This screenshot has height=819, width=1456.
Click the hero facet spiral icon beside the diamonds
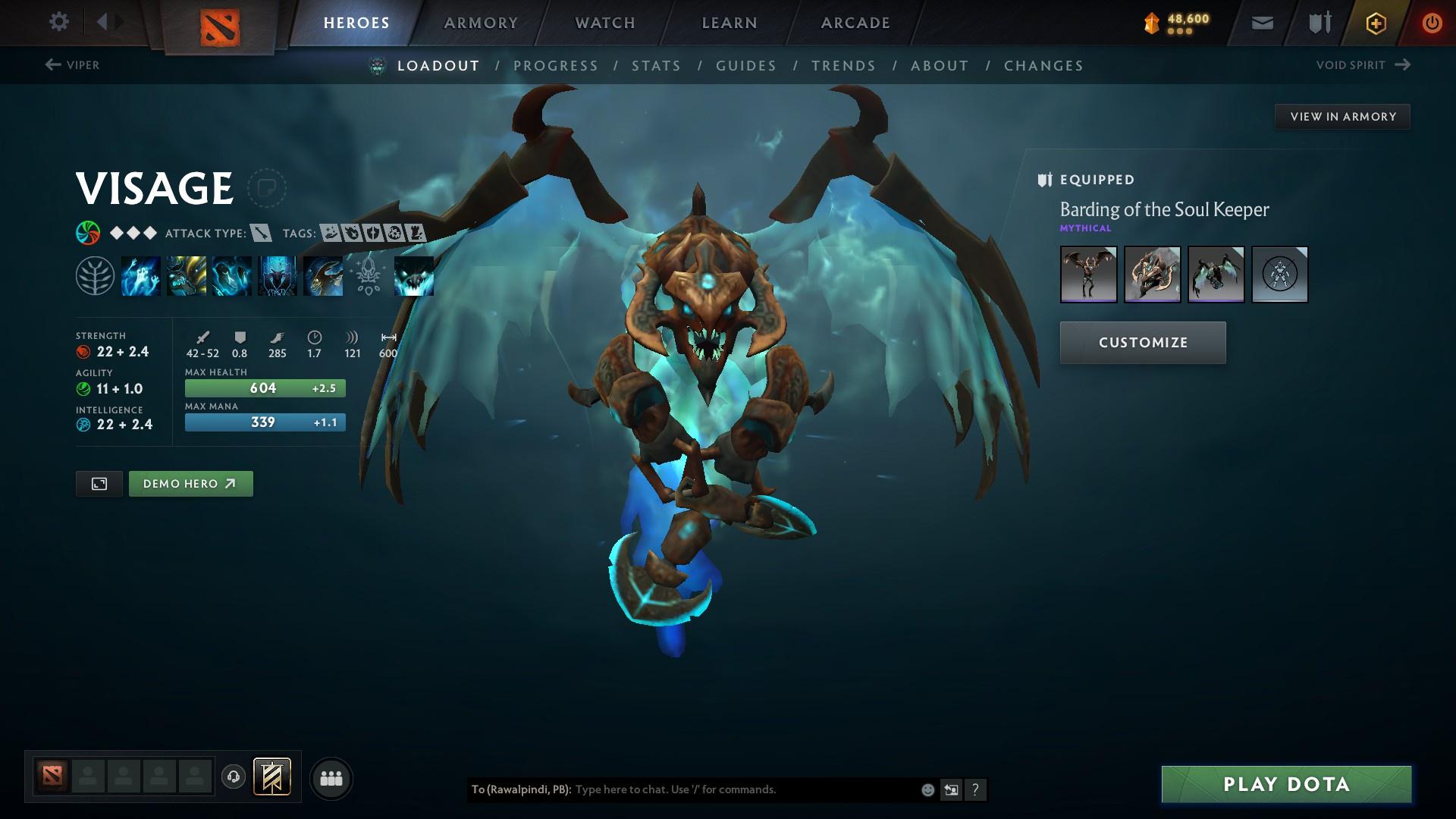[86, 233]
